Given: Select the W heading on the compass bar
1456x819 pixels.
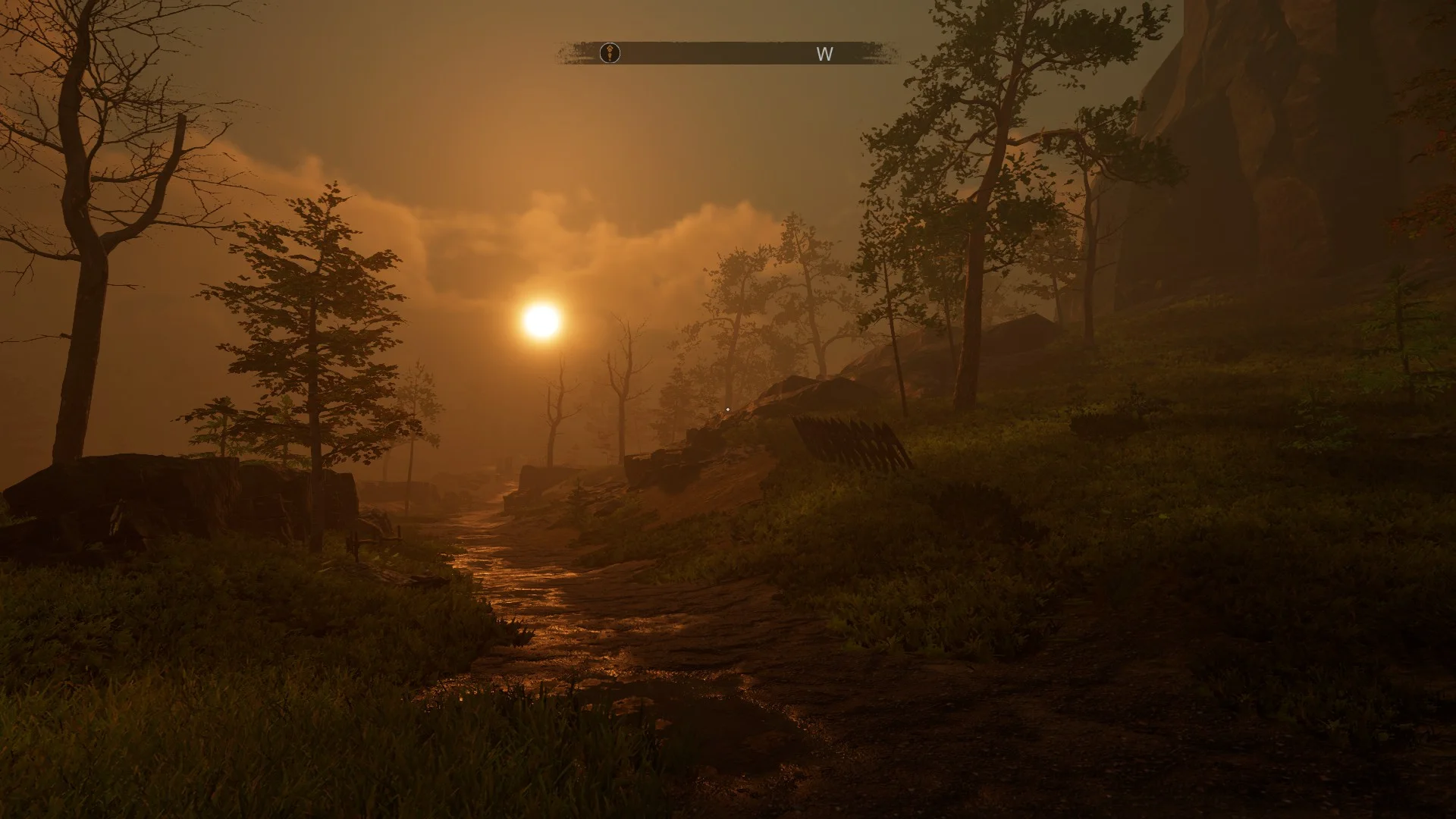Looking at the screenshot, I should coord(824,54).
